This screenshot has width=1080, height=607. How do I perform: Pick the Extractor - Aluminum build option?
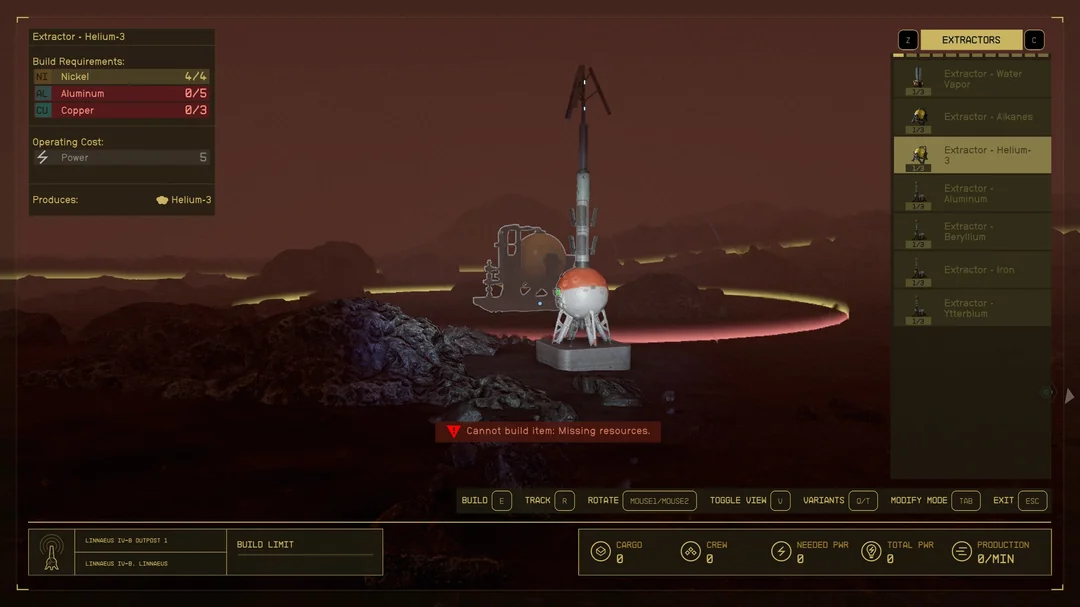coord(971,193)
